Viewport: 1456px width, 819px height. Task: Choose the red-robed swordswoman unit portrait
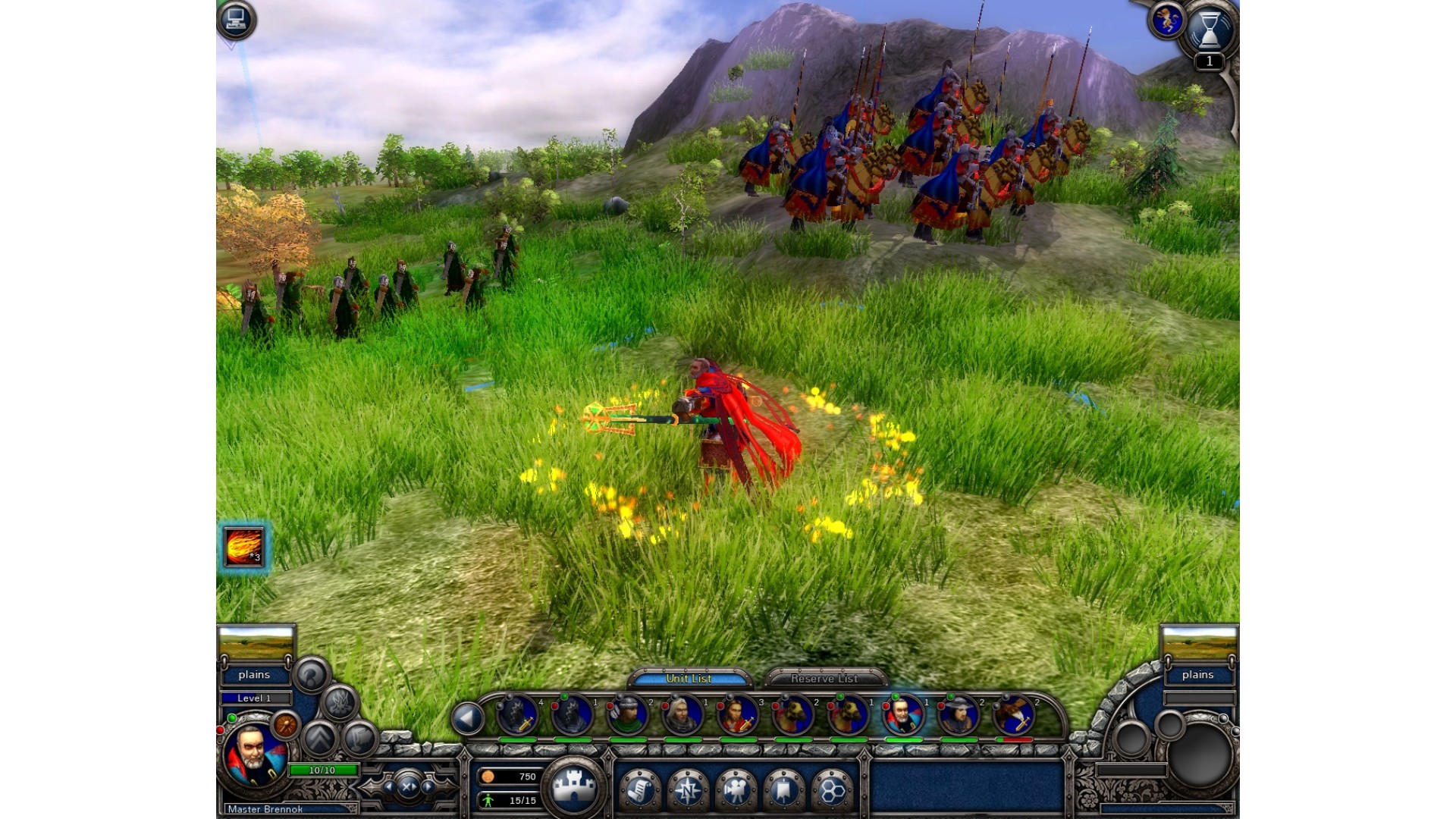pyautogui.click(x=738, y=715)
